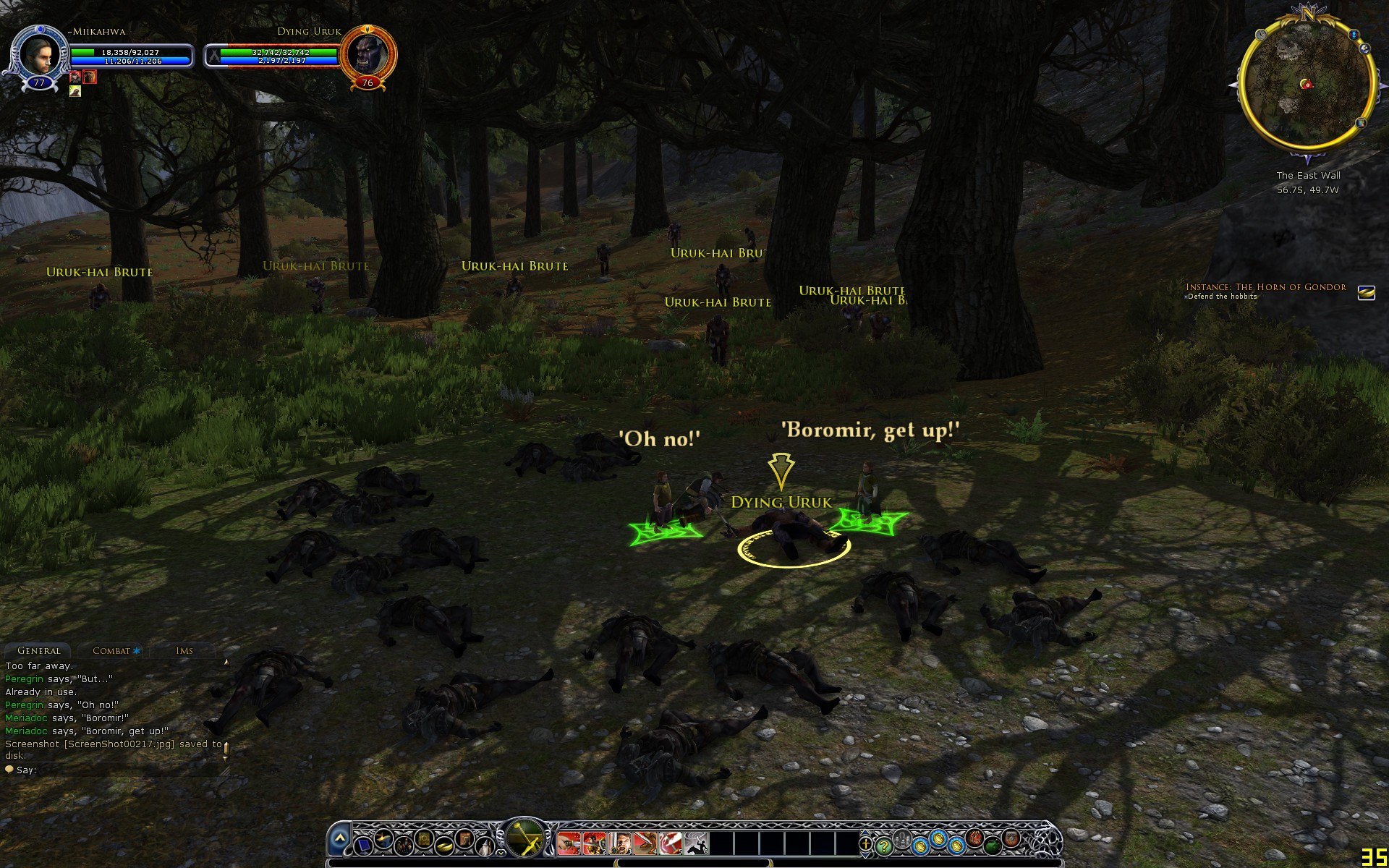Image resolution: width=1389 pixels, height=868 pixels.
Task: Click the map icon on the minimap edge
Action: click(x=1361, y=123)
